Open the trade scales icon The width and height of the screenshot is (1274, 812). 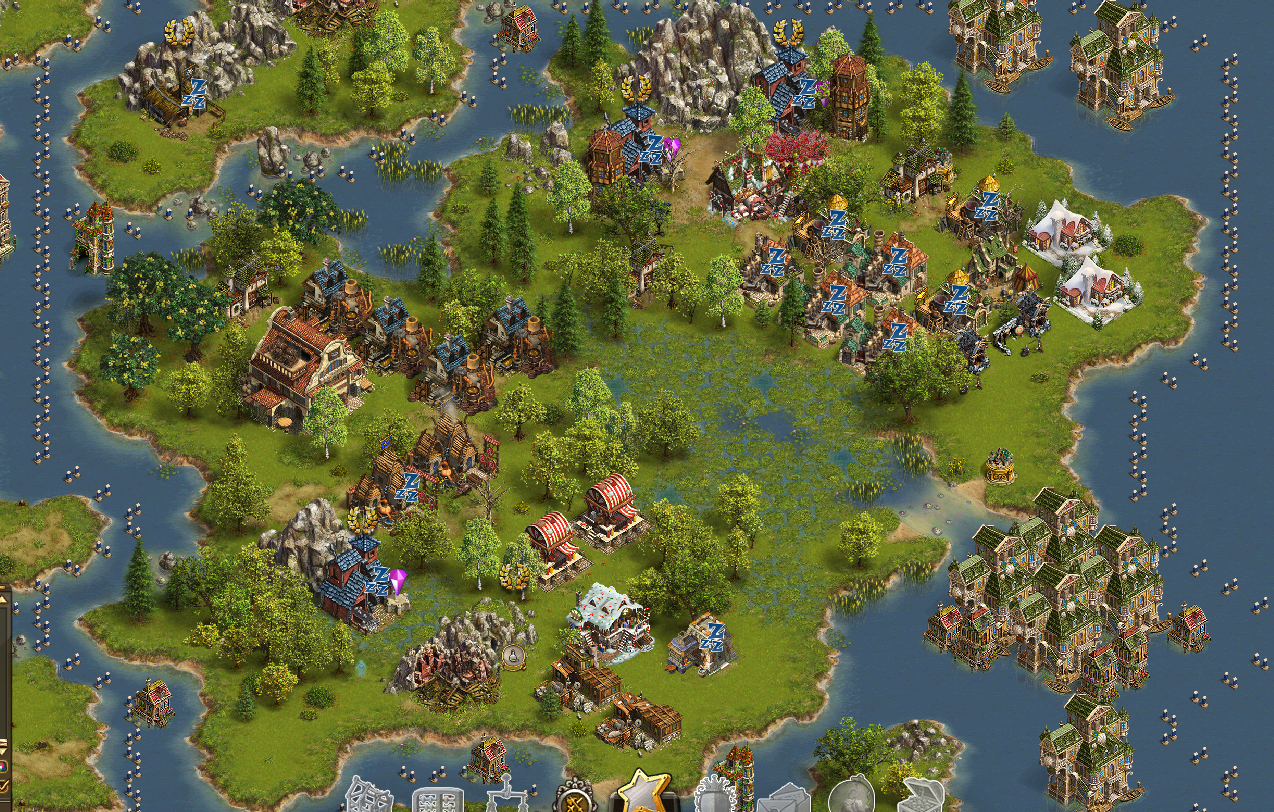pyautogui.click(x=506, y=797)
